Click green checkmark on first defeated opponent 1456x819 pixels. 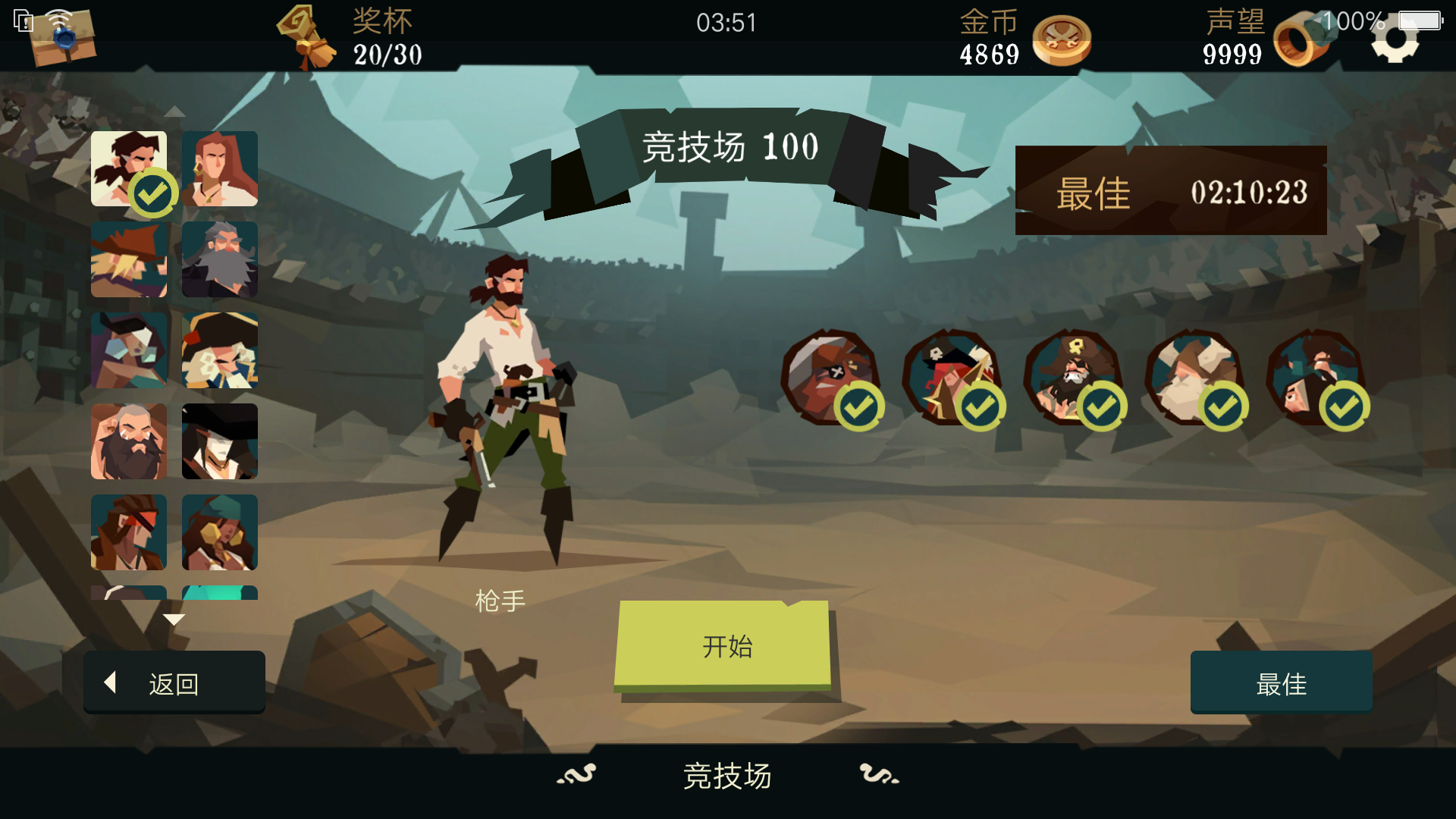click(x=858, y=406)
